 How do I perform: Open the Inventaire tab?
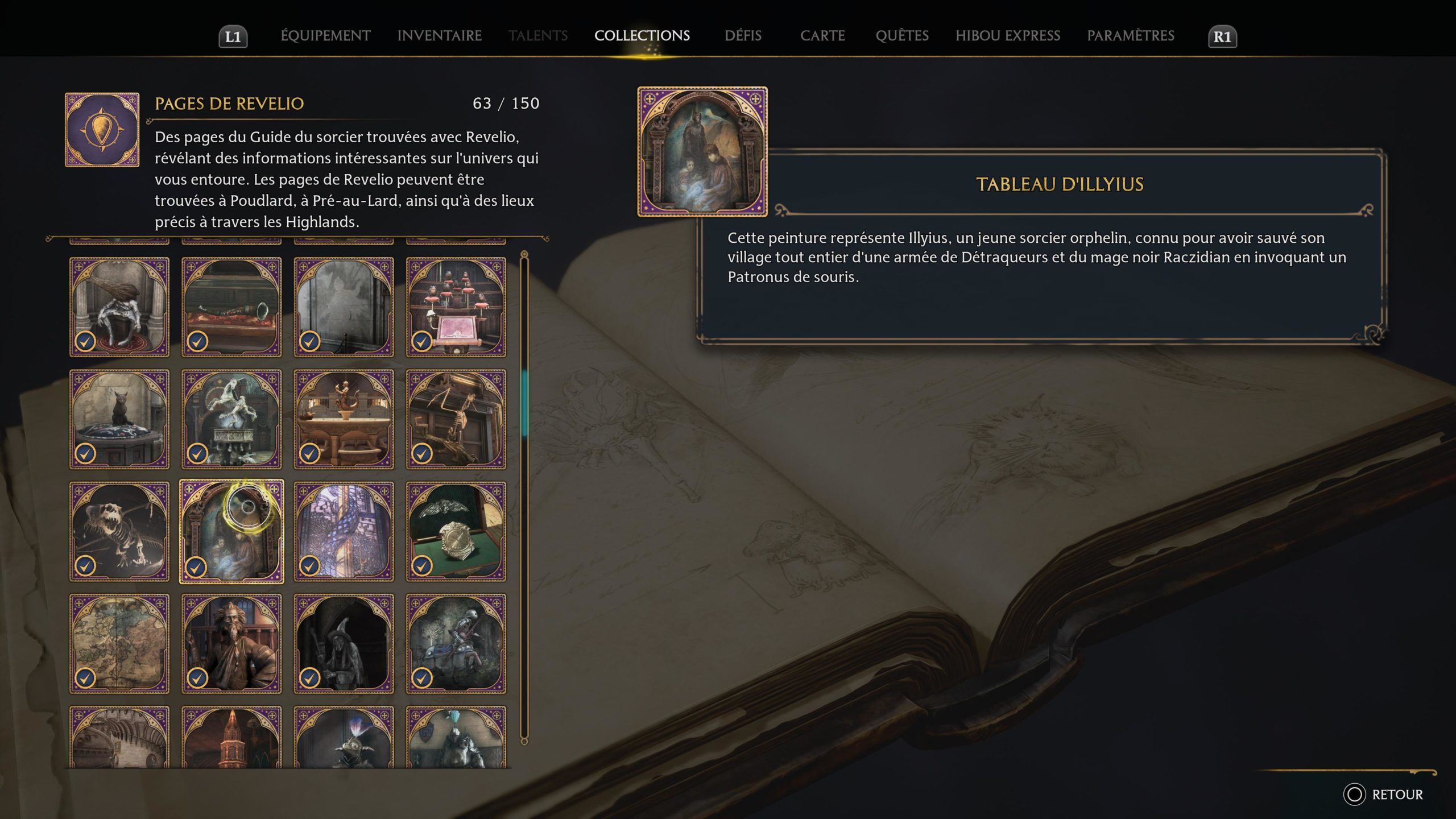(x=439, y=36)
